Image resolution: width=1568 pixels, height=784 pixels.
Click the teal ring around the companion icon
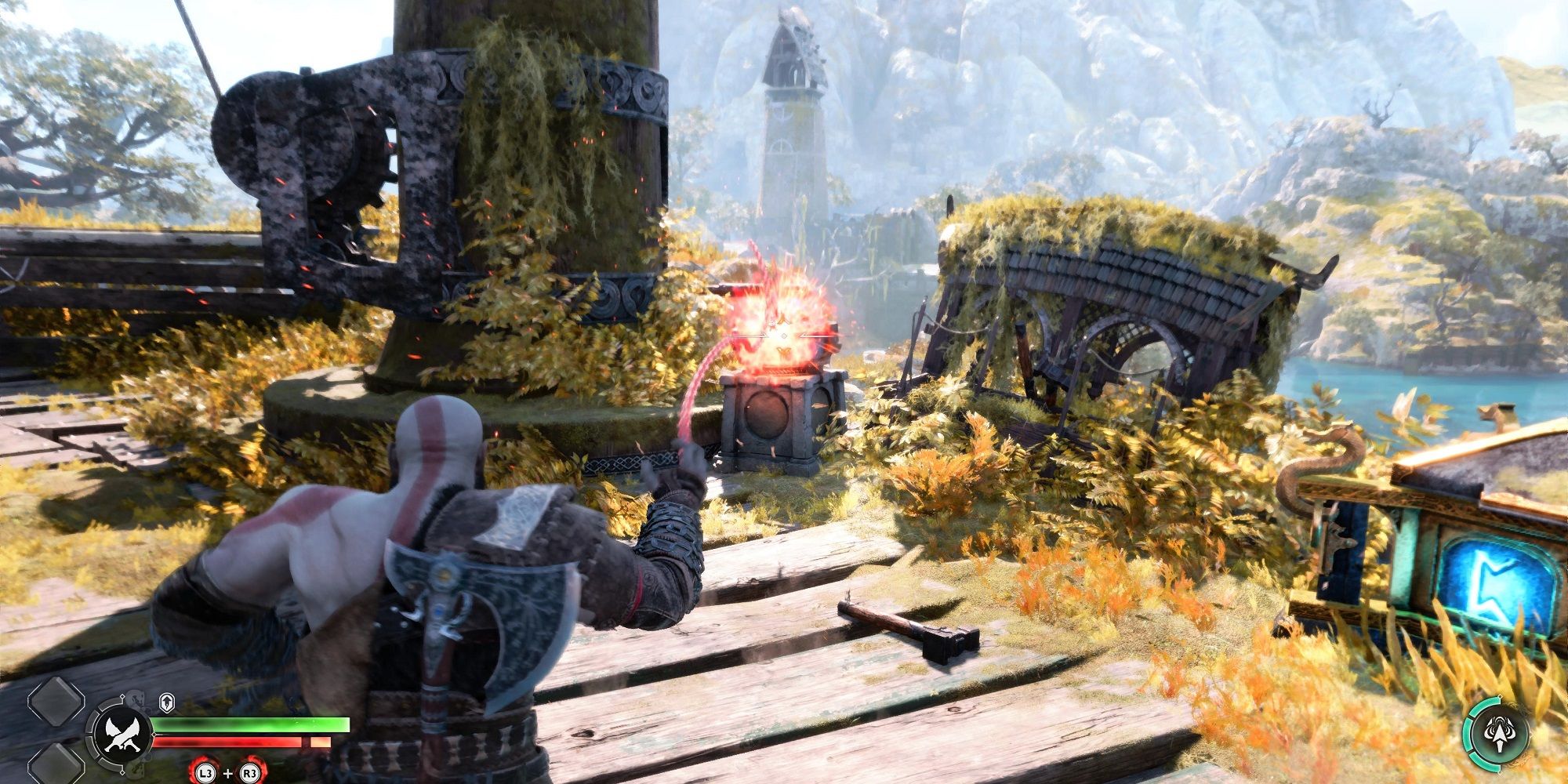click(x=1468, y=731)
